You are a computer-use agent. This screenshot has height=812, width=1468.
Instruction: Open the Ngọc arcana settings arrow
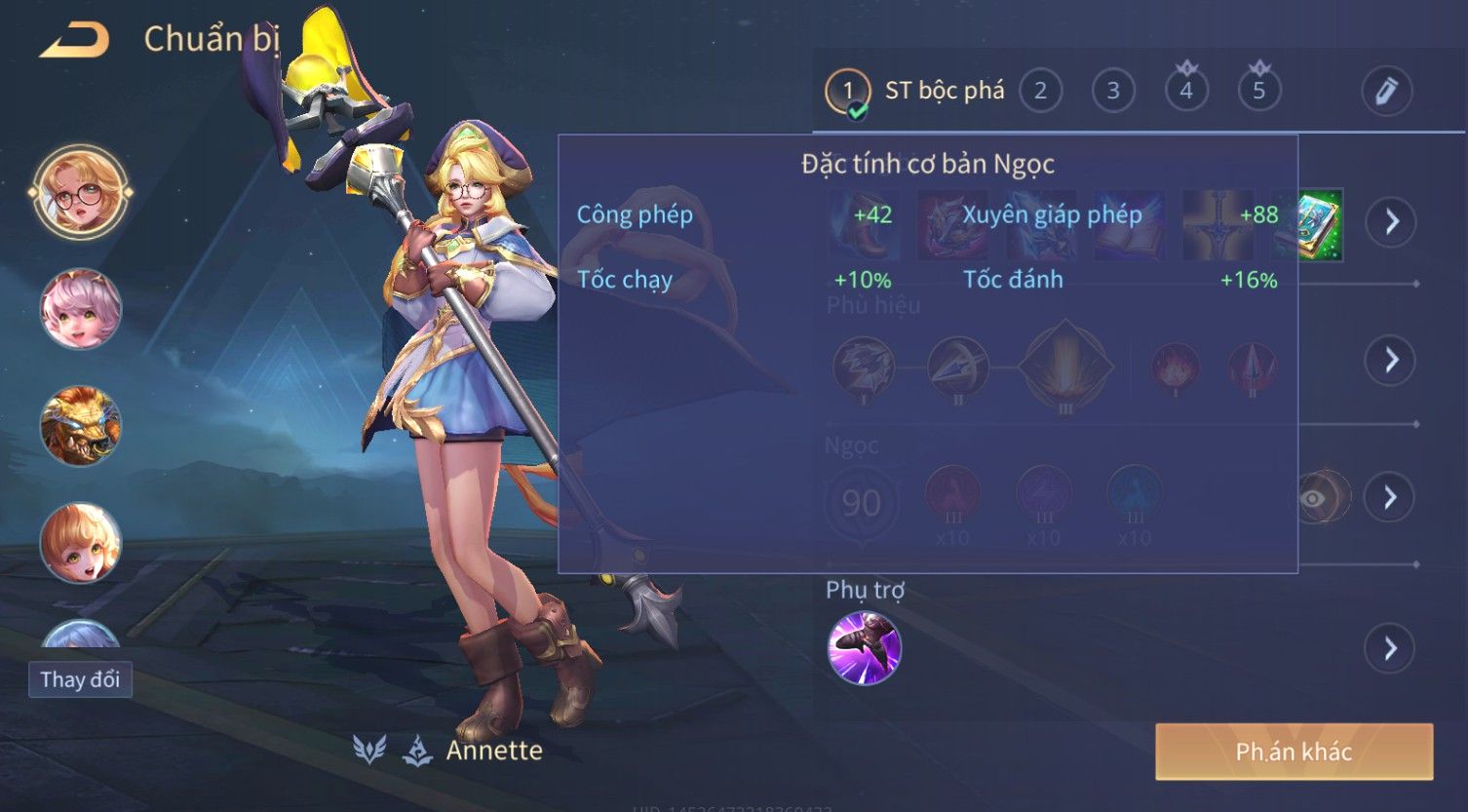pos(1391,498)
